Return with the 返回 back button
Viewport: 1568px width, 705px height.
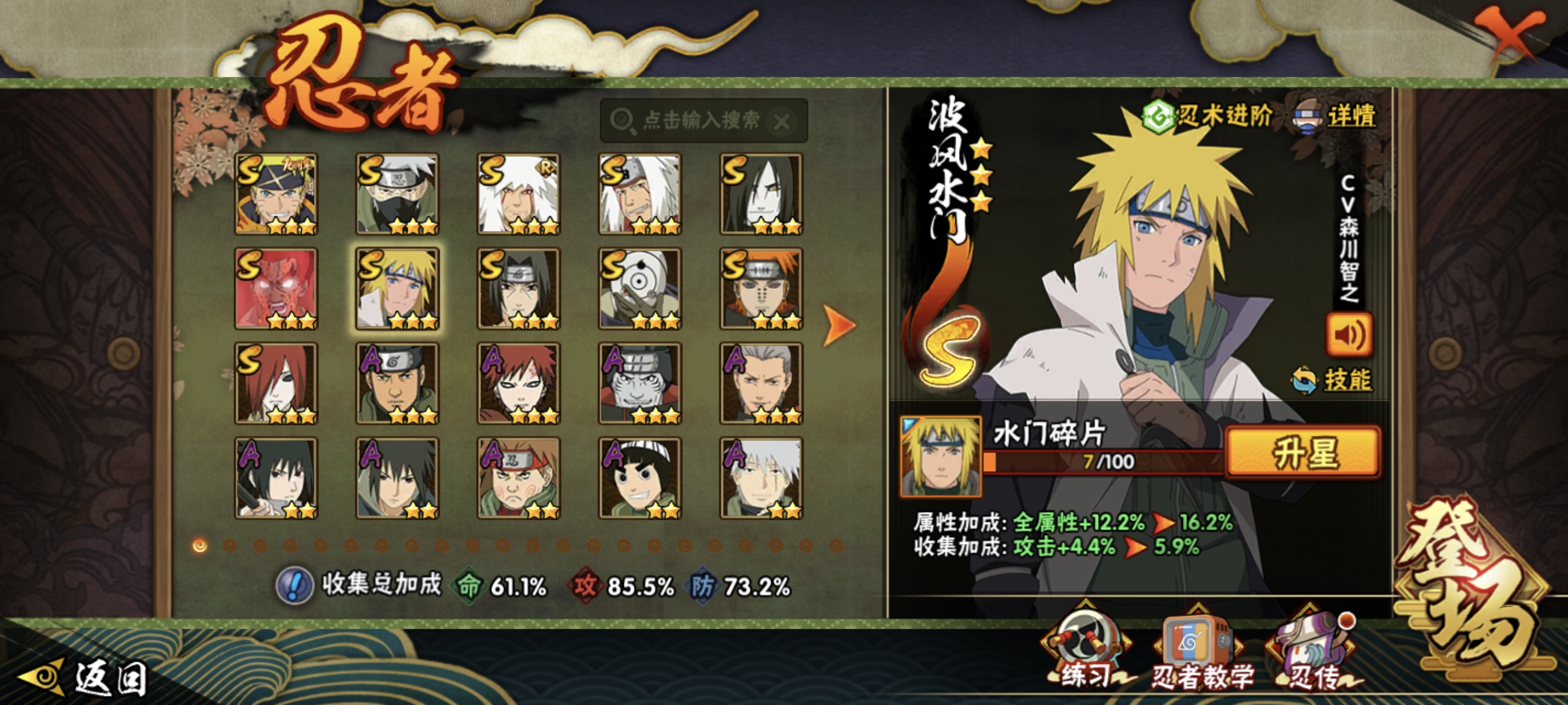85,678
